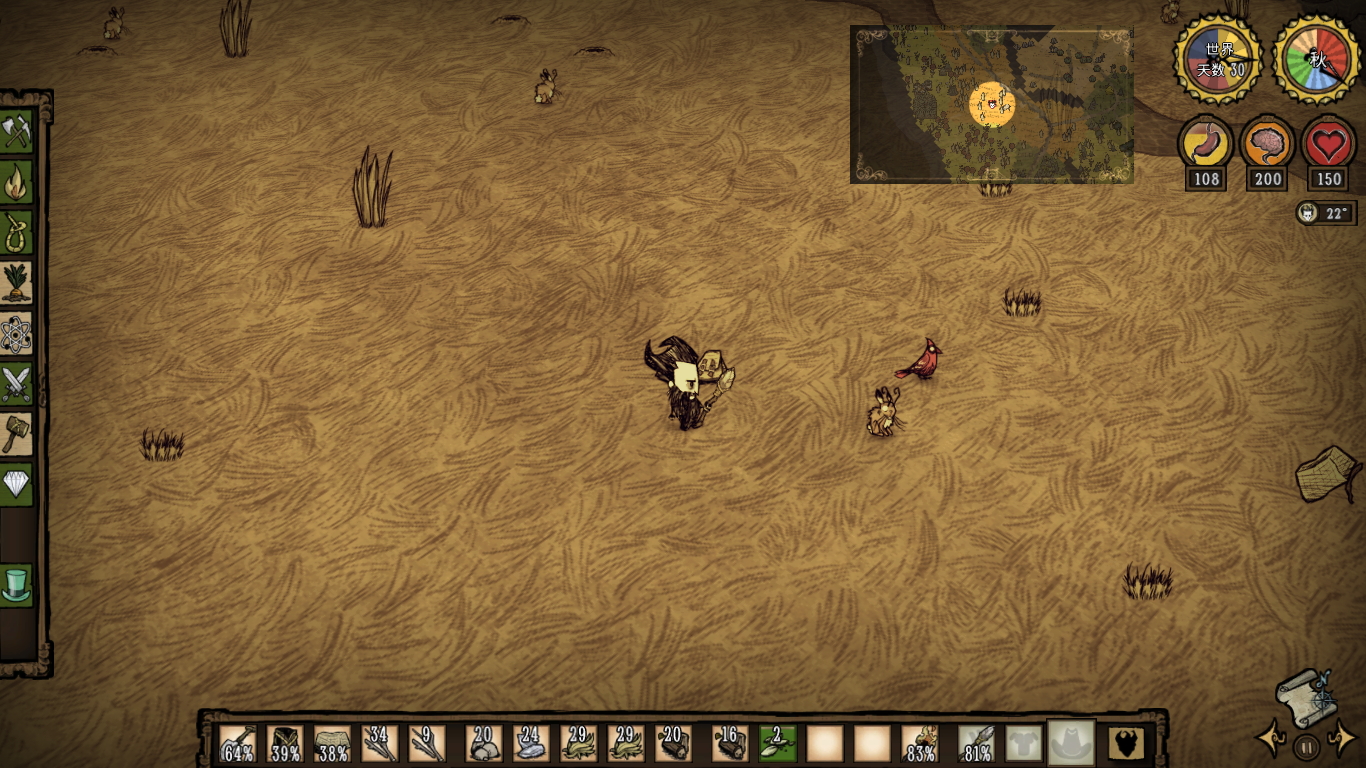Select the stack of 34 twigs

[380, 744]
